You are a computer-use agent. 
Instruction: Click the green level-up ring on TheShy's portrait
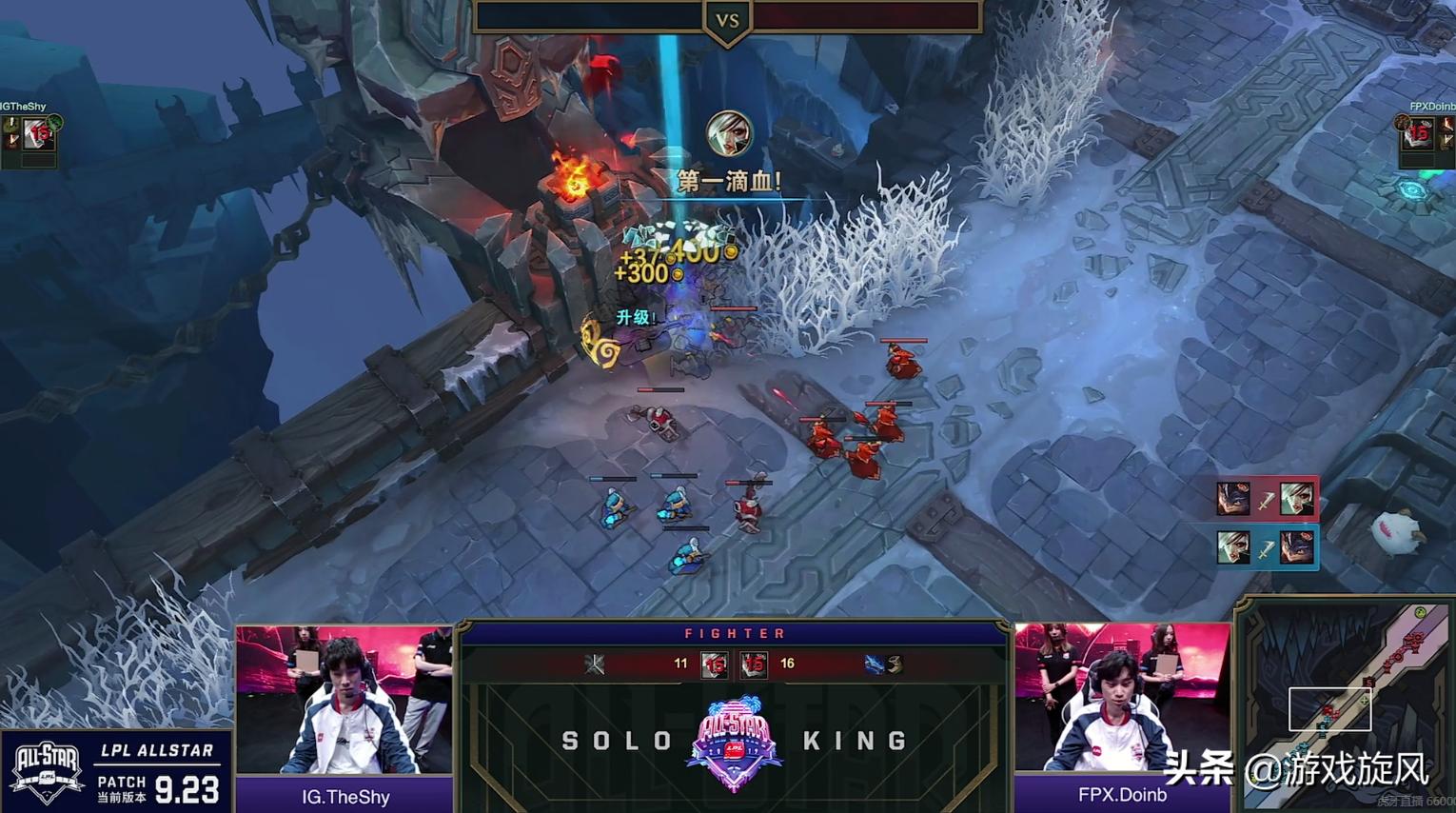[54, 123]
